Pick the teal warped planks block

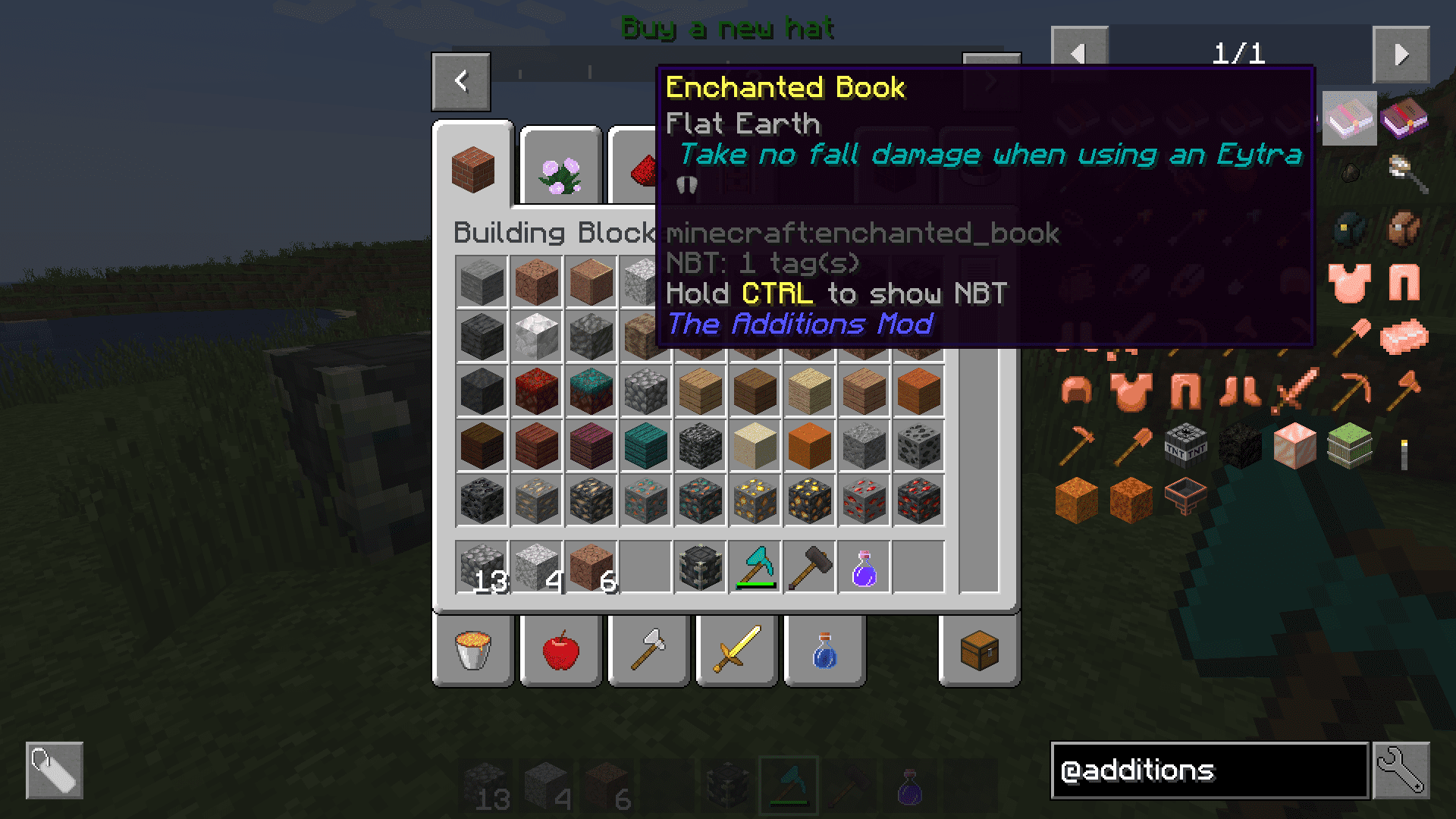pyautogui.click(x=646, y=445)
